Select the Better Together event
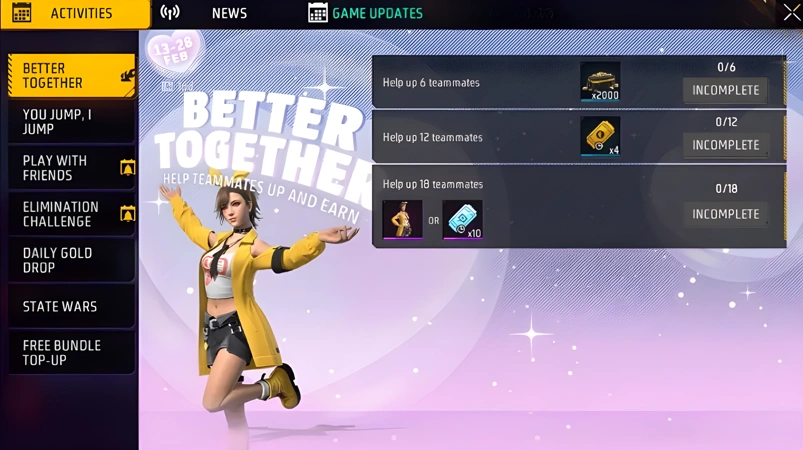 [x=71, y=76]
